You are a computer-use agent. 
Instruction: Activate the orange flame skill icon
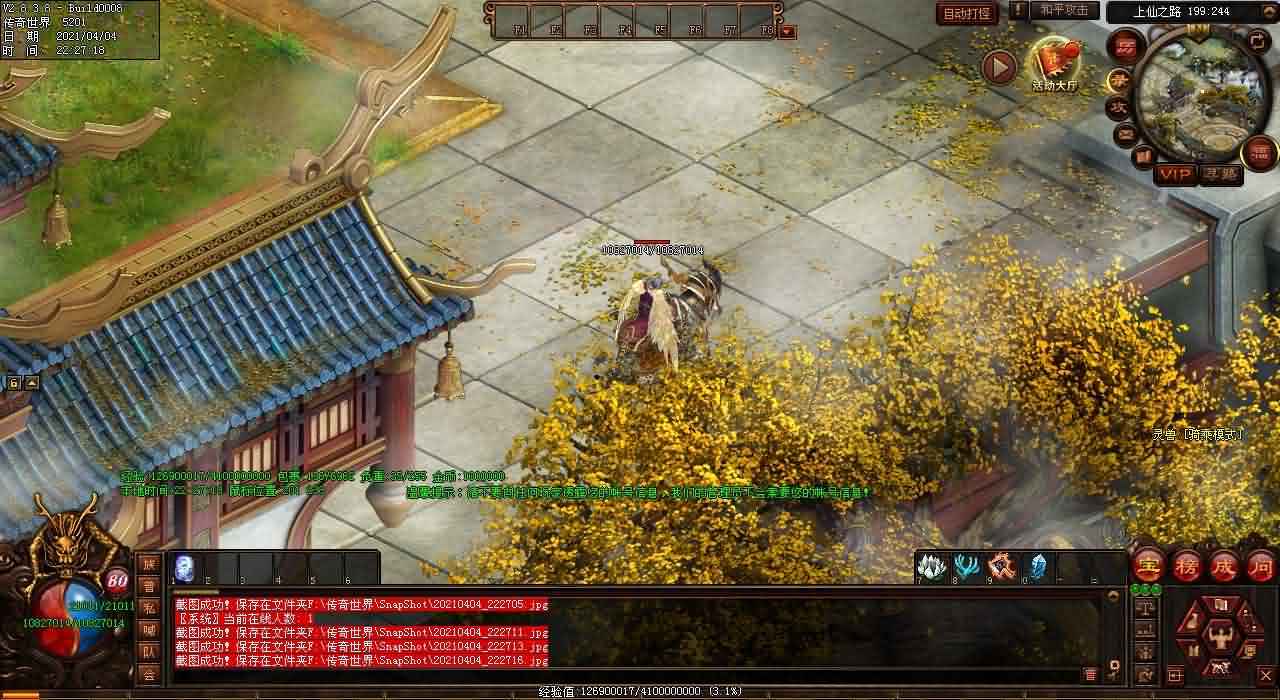pyautogui.click(x=1001, y=566)
